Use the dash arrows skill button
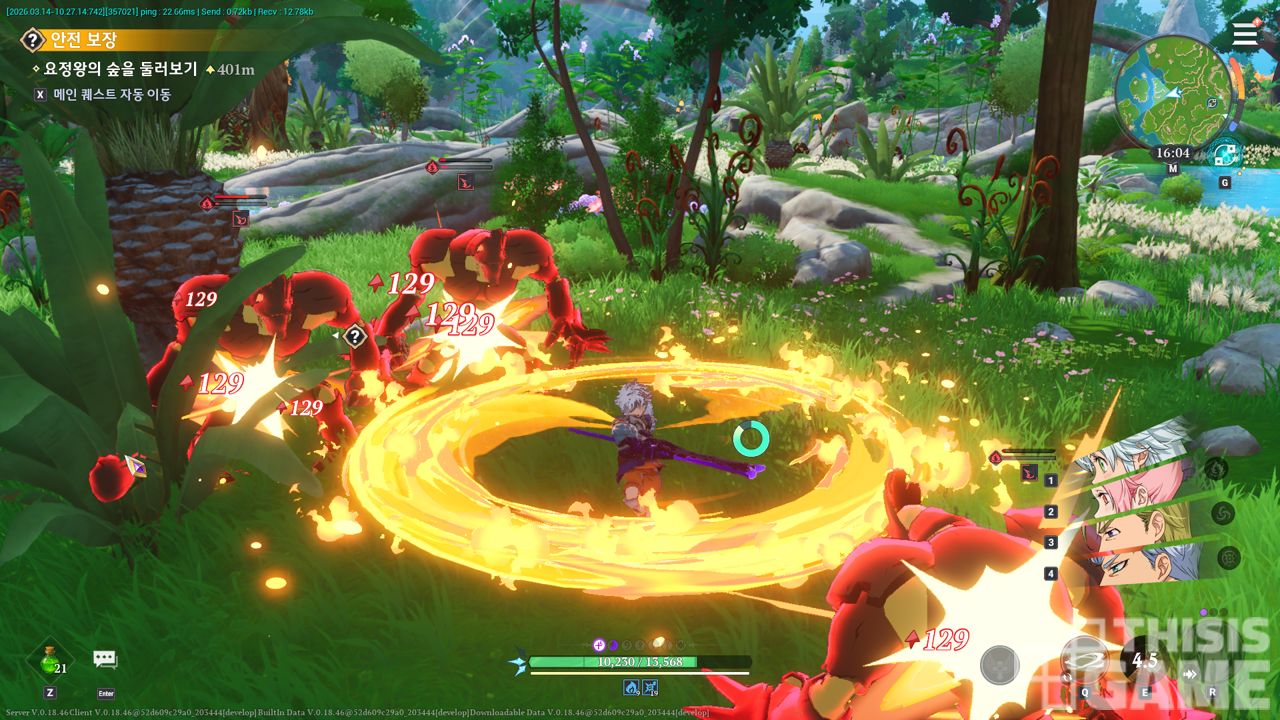Image resolution: width=1280 pixels, height=720 pixels. [1190, 674]
